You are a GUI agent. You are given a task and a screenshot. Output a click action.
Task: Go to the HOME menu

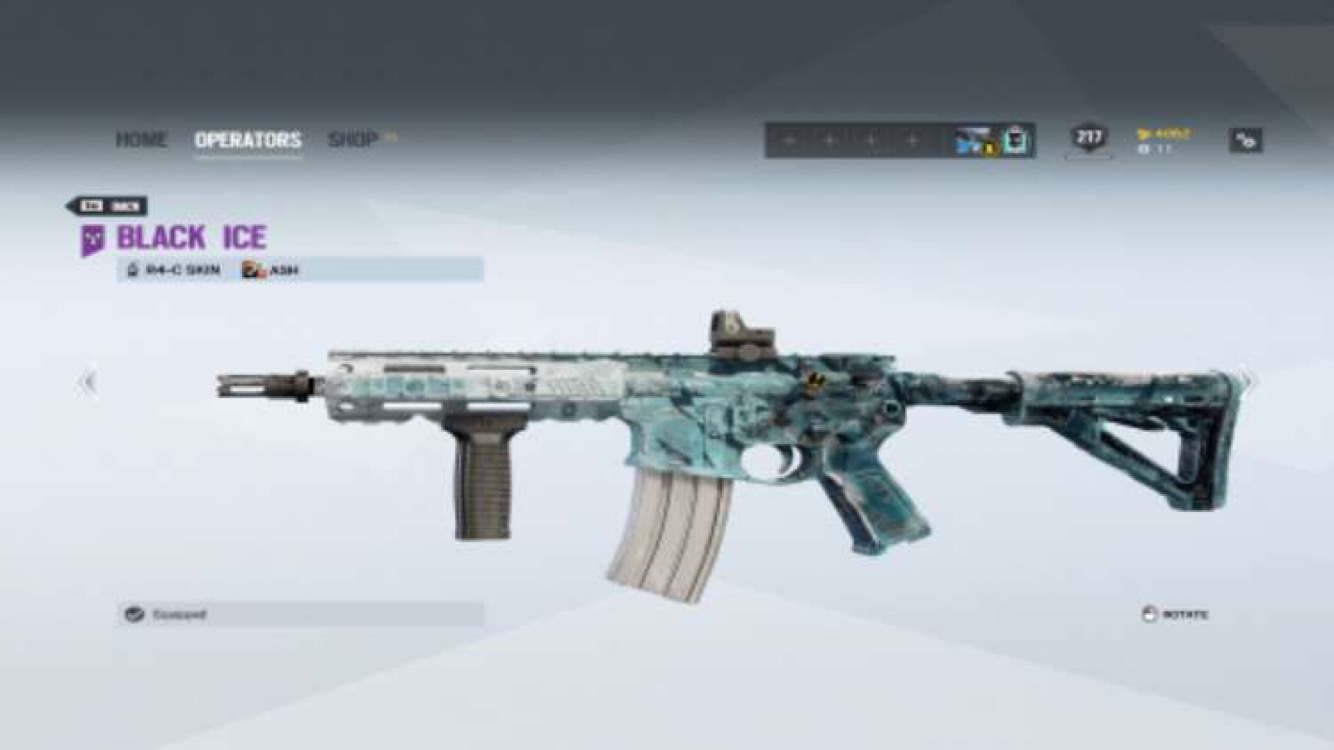point(143,140)
